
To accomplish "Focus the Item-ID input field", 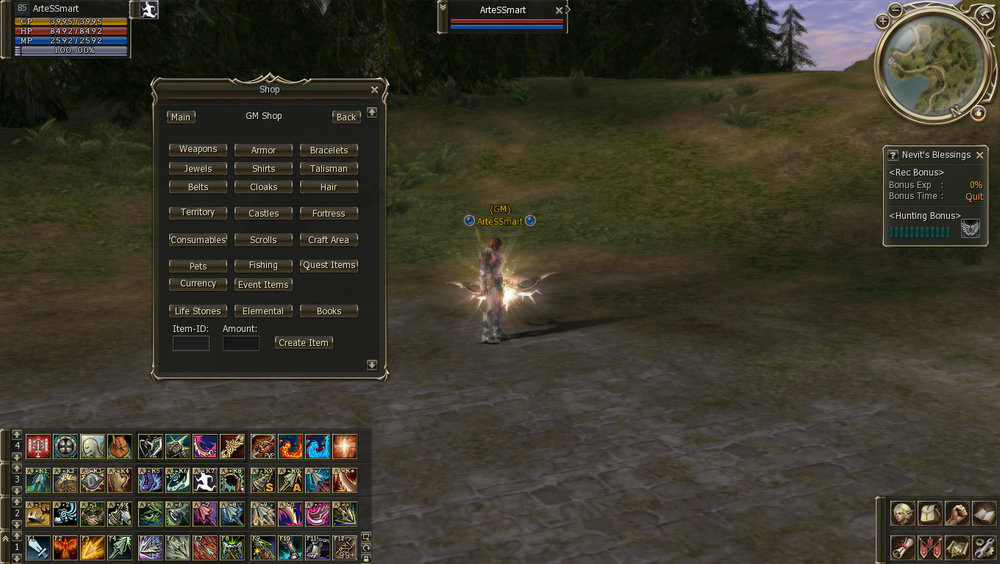I will [191, 343].
